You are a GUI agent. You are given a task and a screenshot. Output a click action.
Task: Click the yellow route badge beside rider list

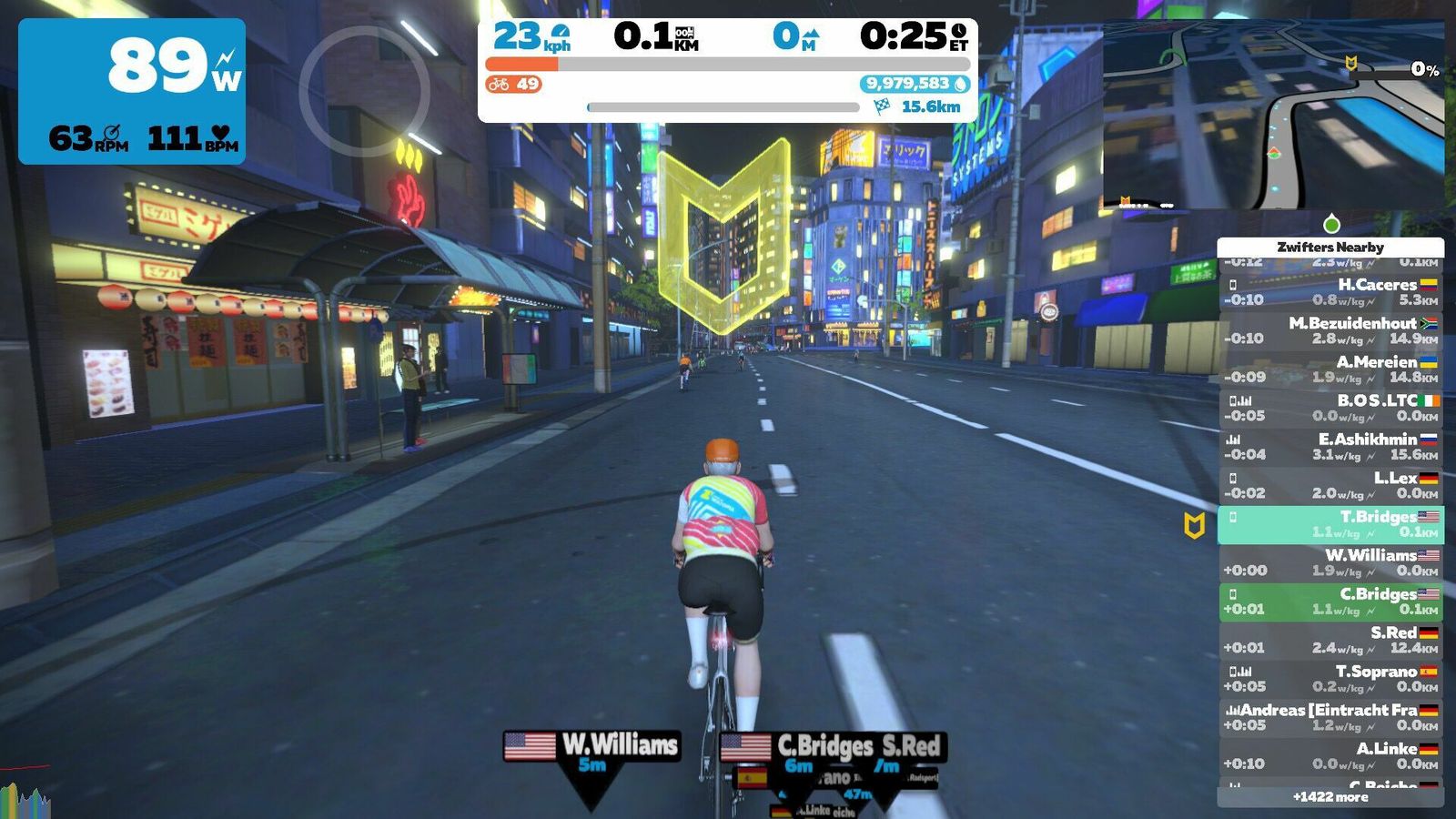pos(1194,525)
